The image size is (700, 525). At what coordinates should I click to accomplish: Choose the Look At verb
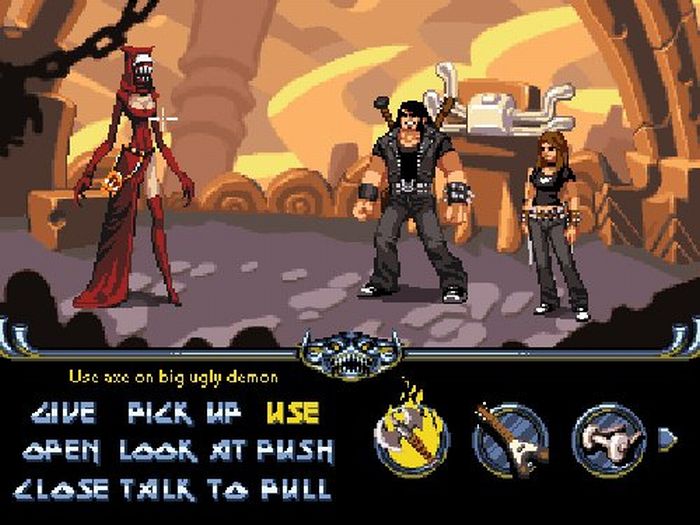[182, 450]
